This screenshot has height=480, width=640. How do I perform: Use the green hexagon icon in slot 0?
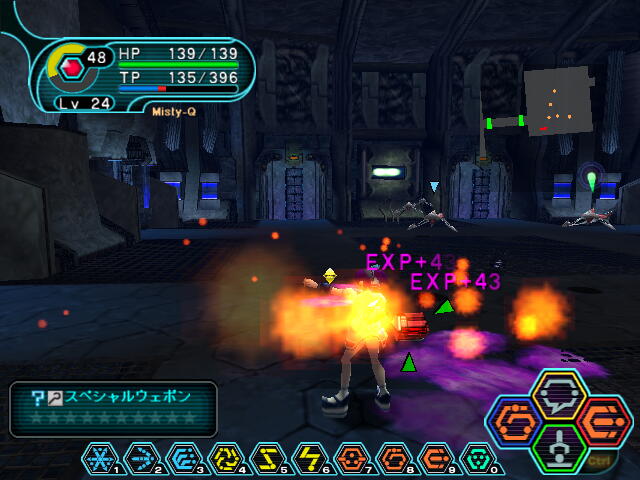(x=478, y=459)
